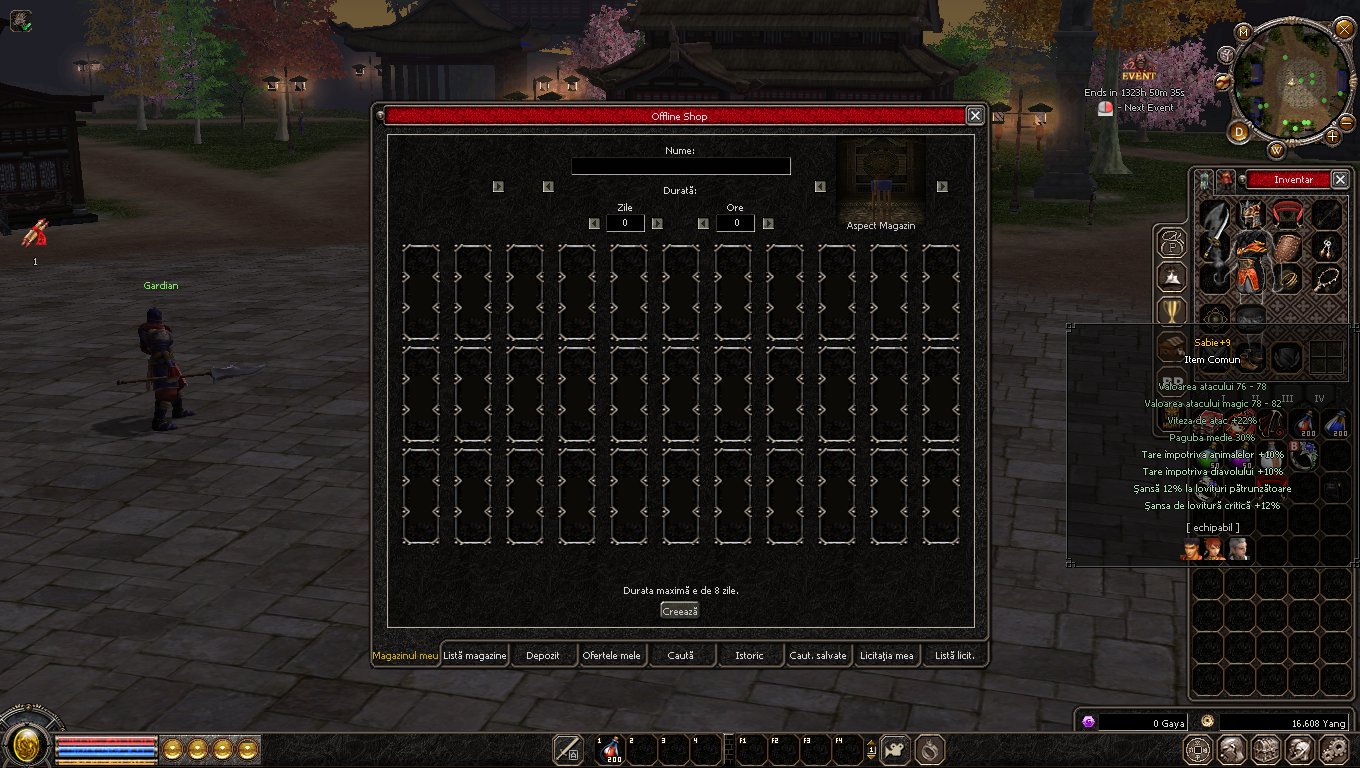The width and height of the screenshot is (1360, 768).
Task: Close the Offline Shop window
Action: [x=975, y=116]
